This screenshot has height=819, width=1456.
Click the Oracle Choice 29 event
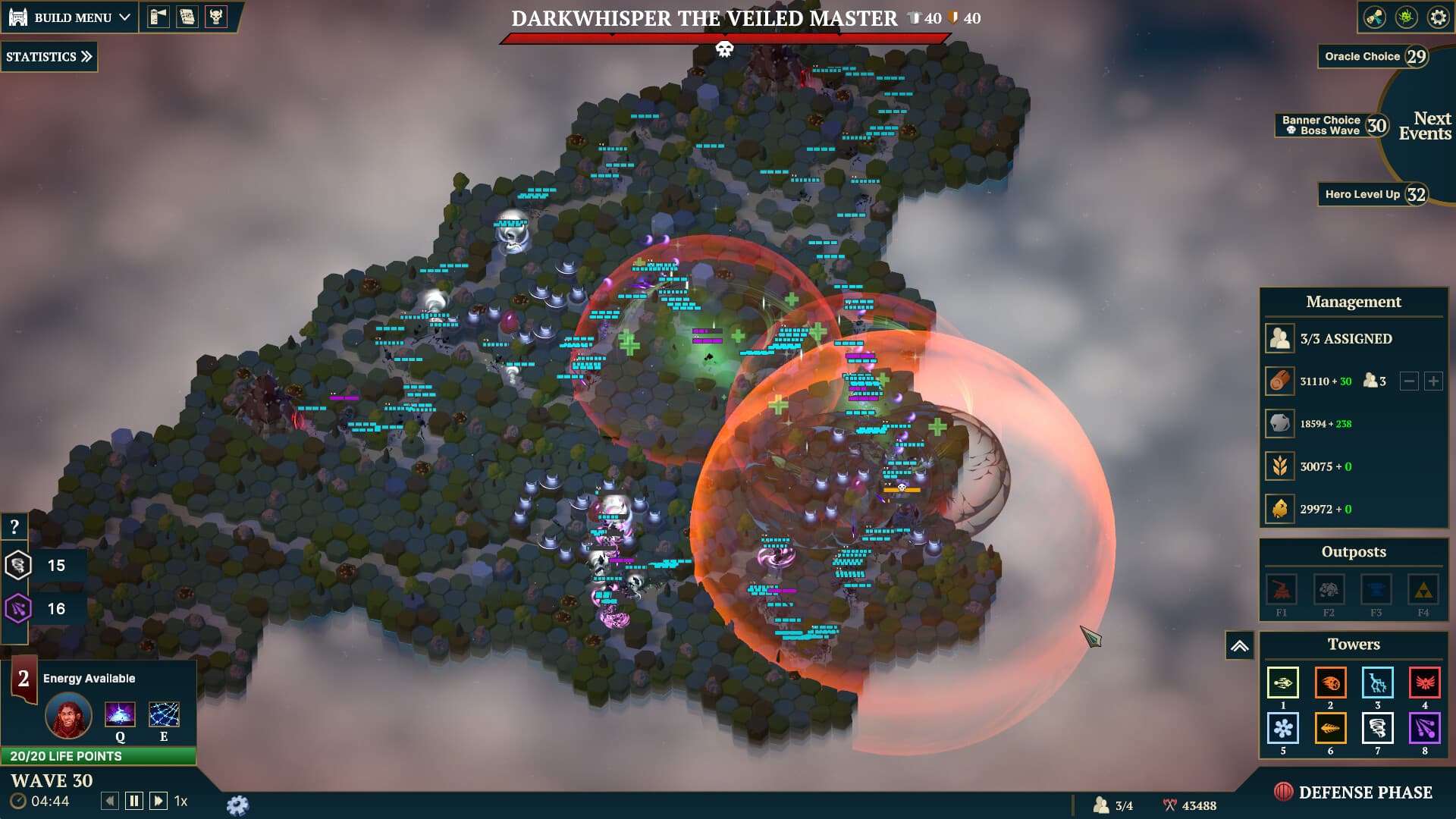pos(1374,56)
